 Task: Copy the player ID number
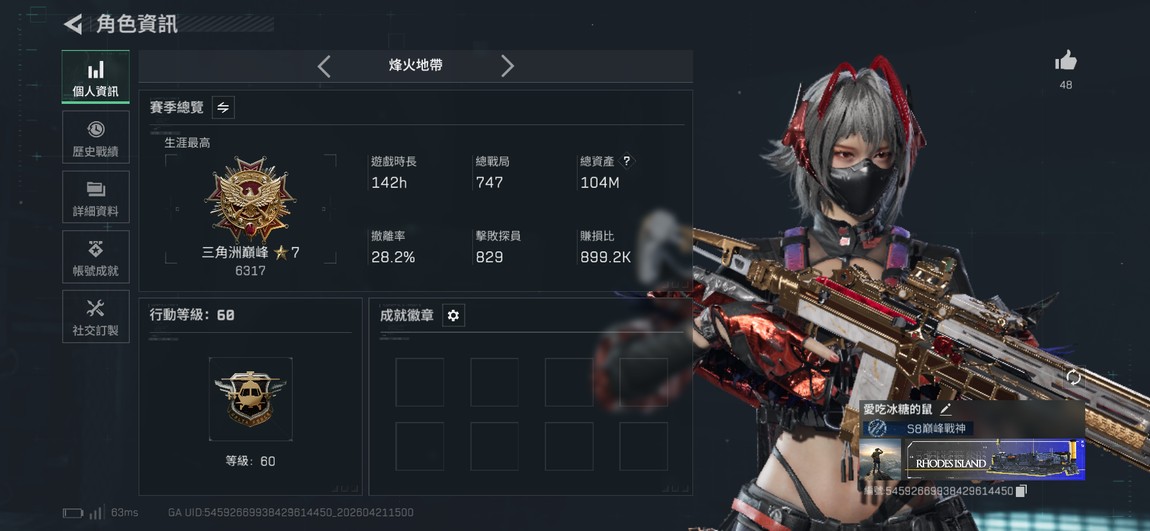tap(1021, 491)
